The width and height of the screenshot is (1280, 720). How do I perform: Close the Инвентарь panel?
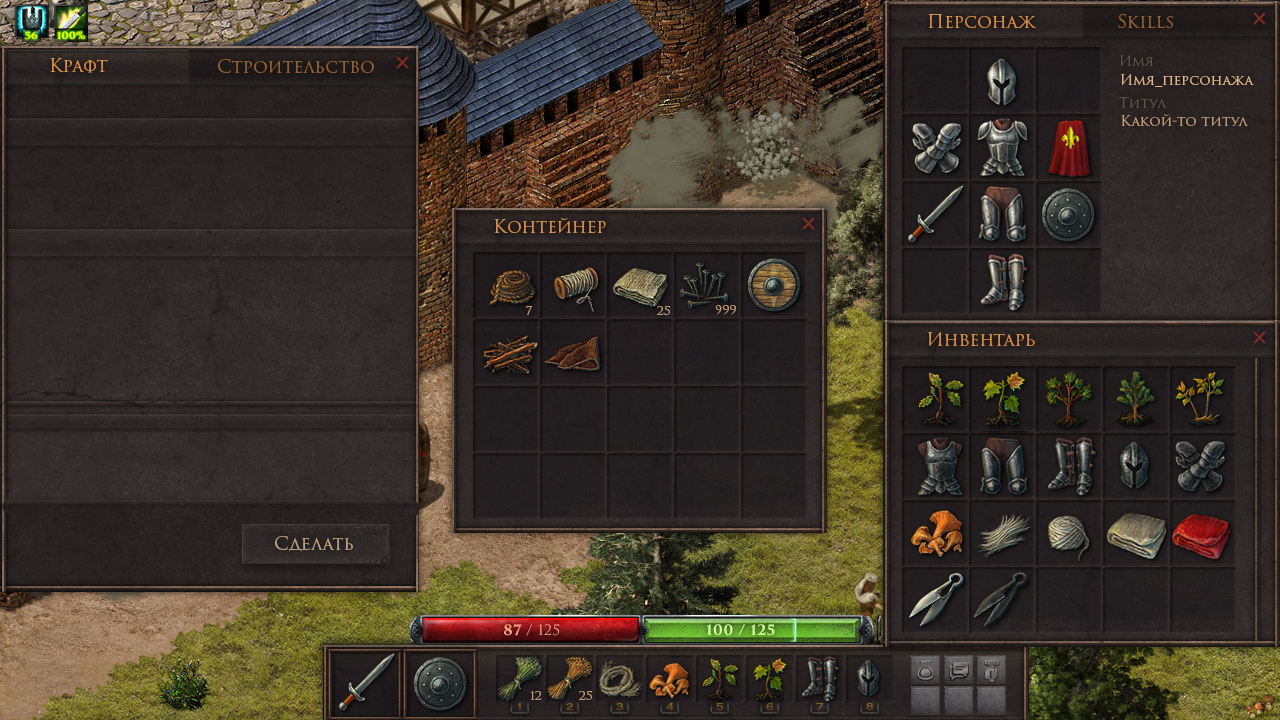pyautogui.click(x=1259, y=338)
